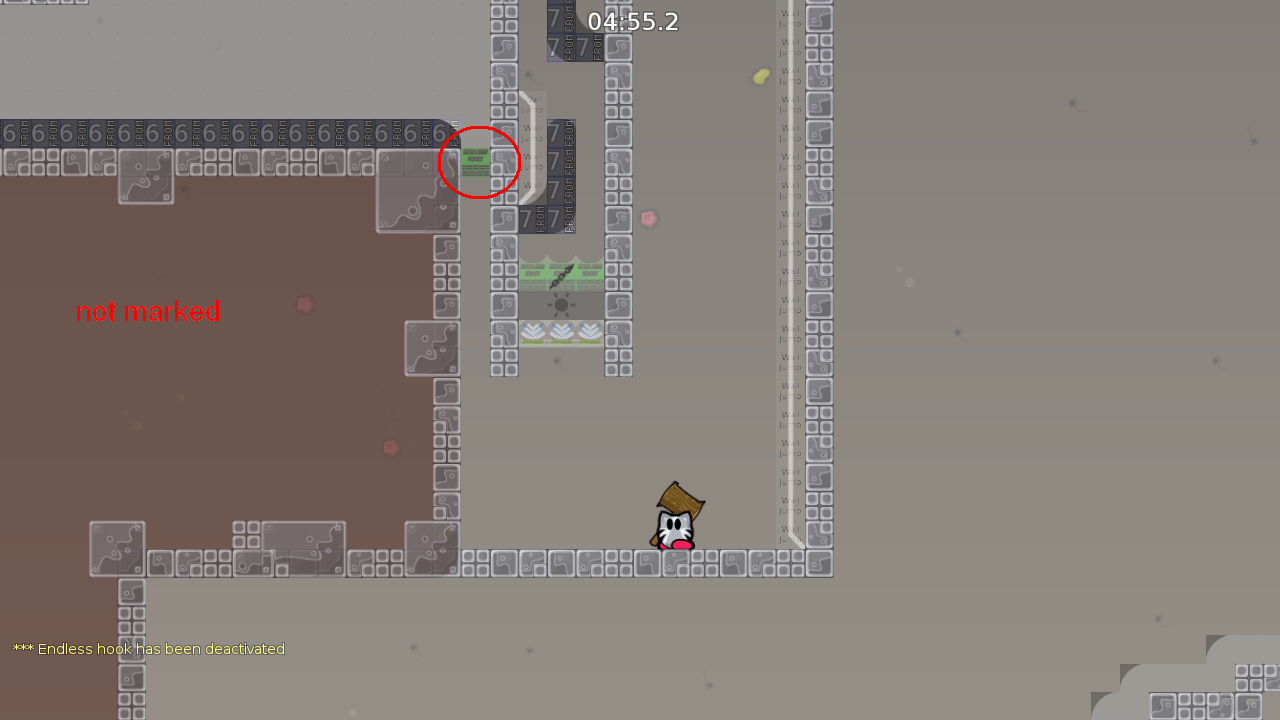Click the race timer showing 04:55.2
Viewport: 1280px width, 720px height.
click(634, 21)
